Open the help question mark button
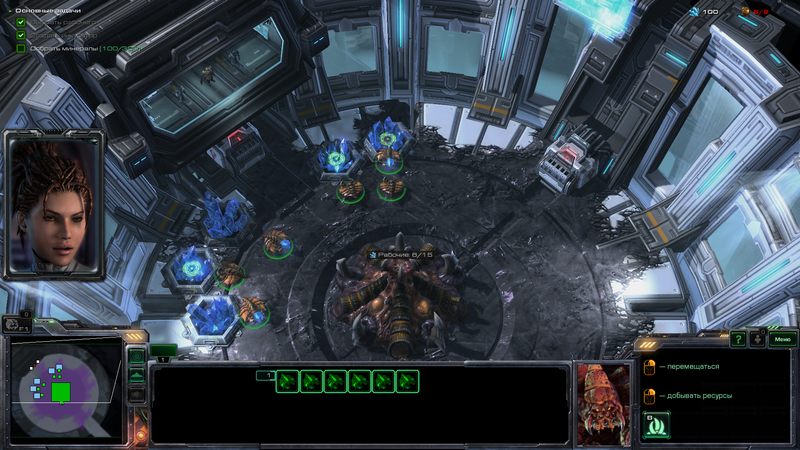 tap(738, 340)
